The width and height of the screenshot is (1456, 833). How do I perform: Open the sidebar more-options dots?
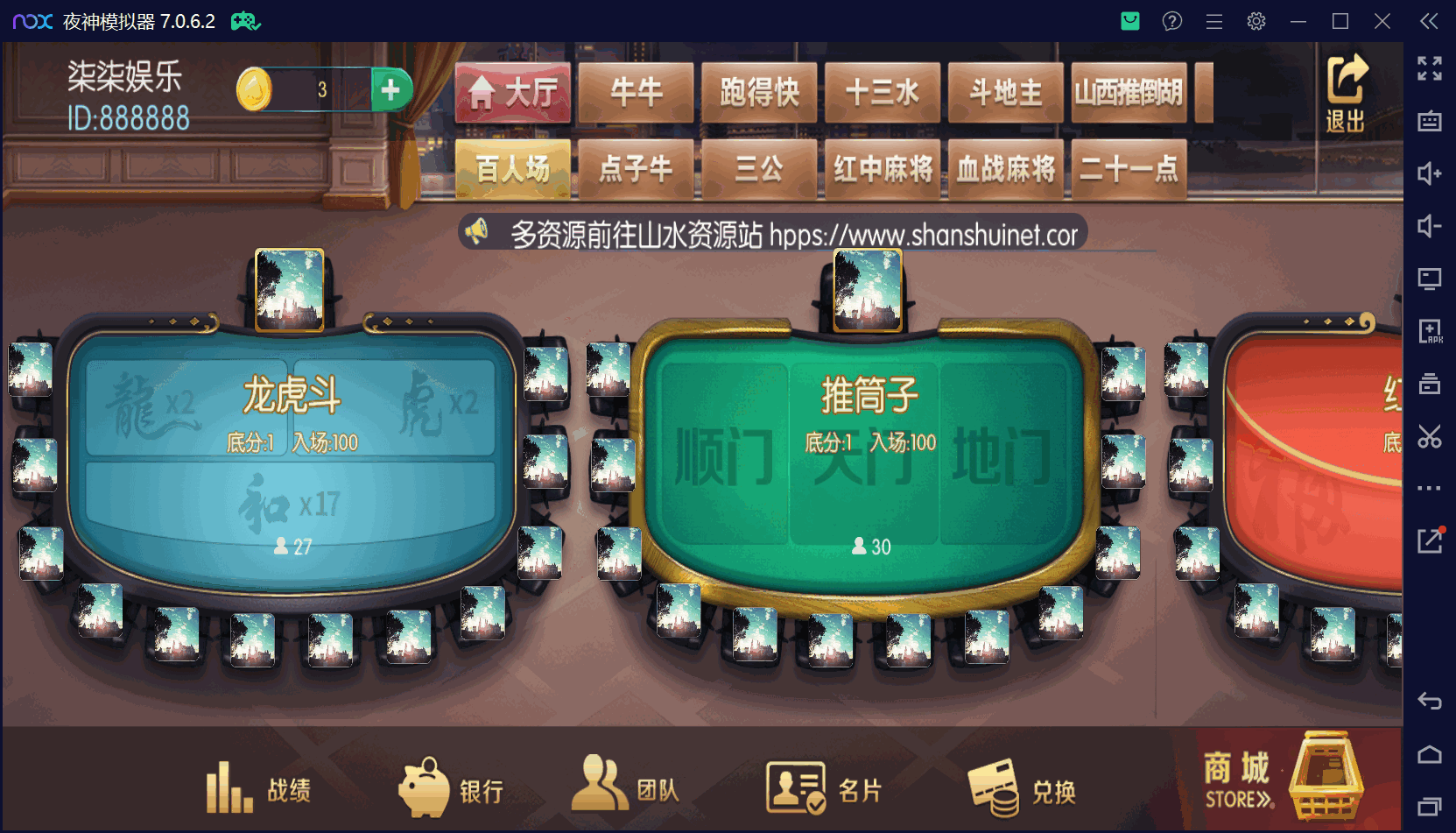[1430, 488]
